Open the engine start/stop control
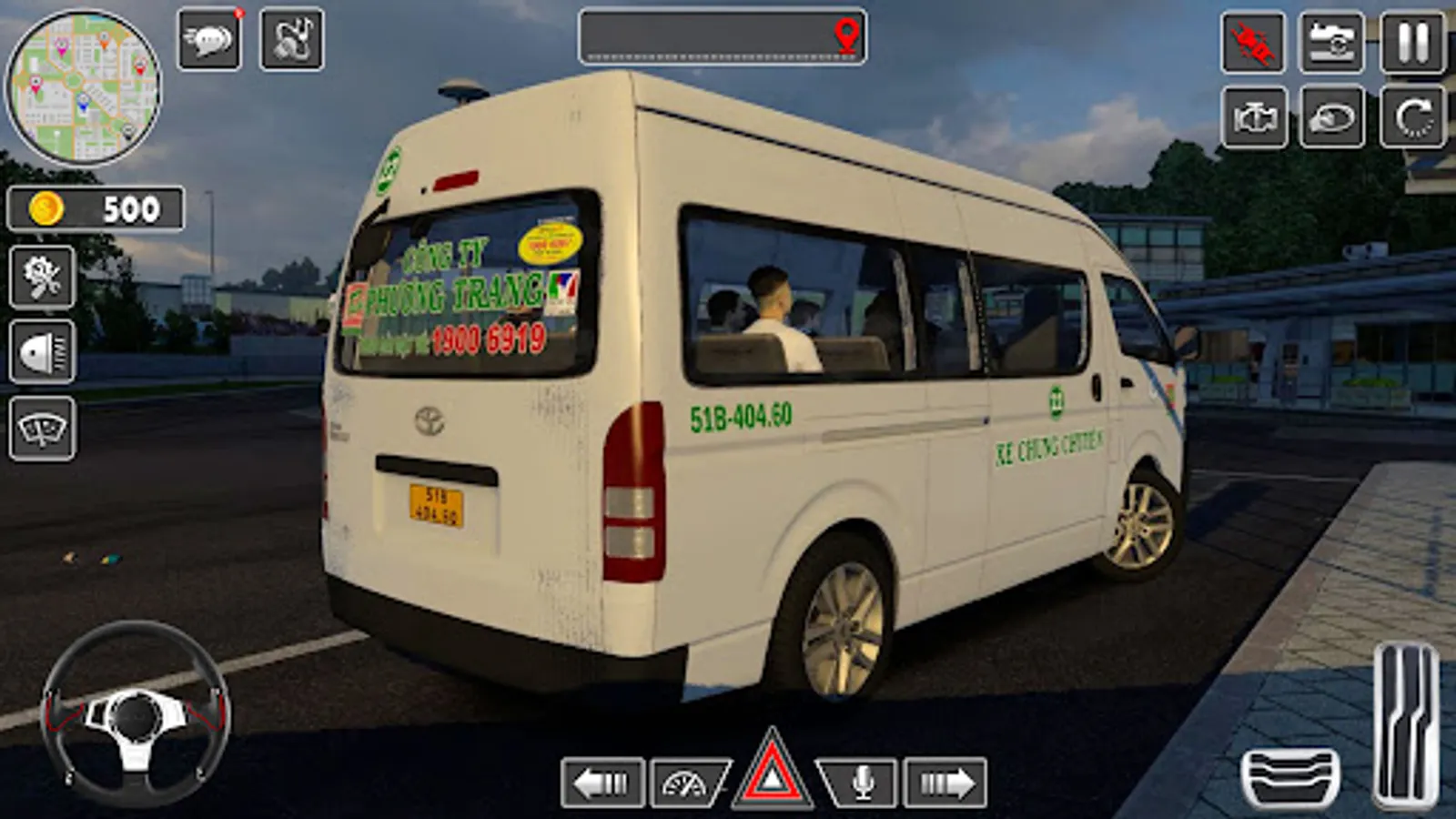This screenshot has height=819, width=1456. click(1254, 118)
